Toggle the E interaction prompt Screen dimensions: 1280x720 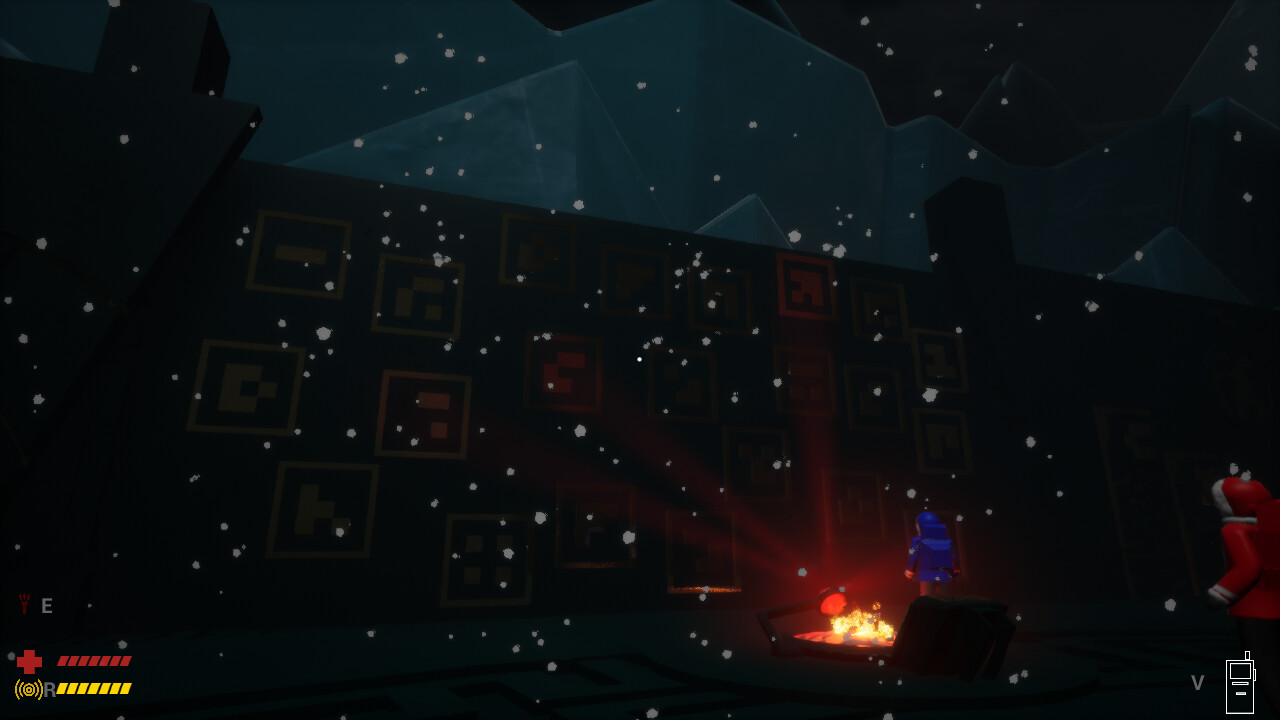(45, 604)
